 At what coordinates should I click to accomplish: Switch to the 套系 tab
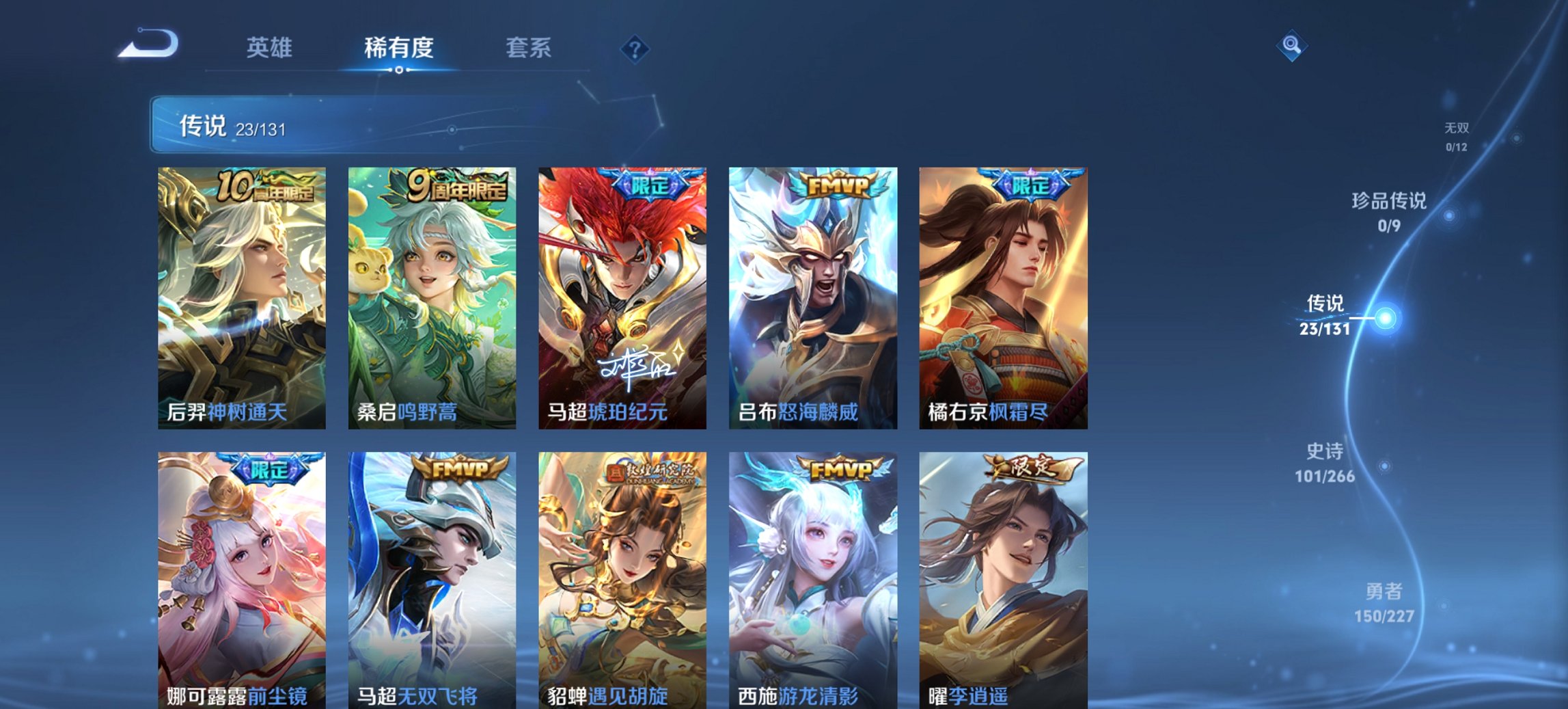click(529, 49)
